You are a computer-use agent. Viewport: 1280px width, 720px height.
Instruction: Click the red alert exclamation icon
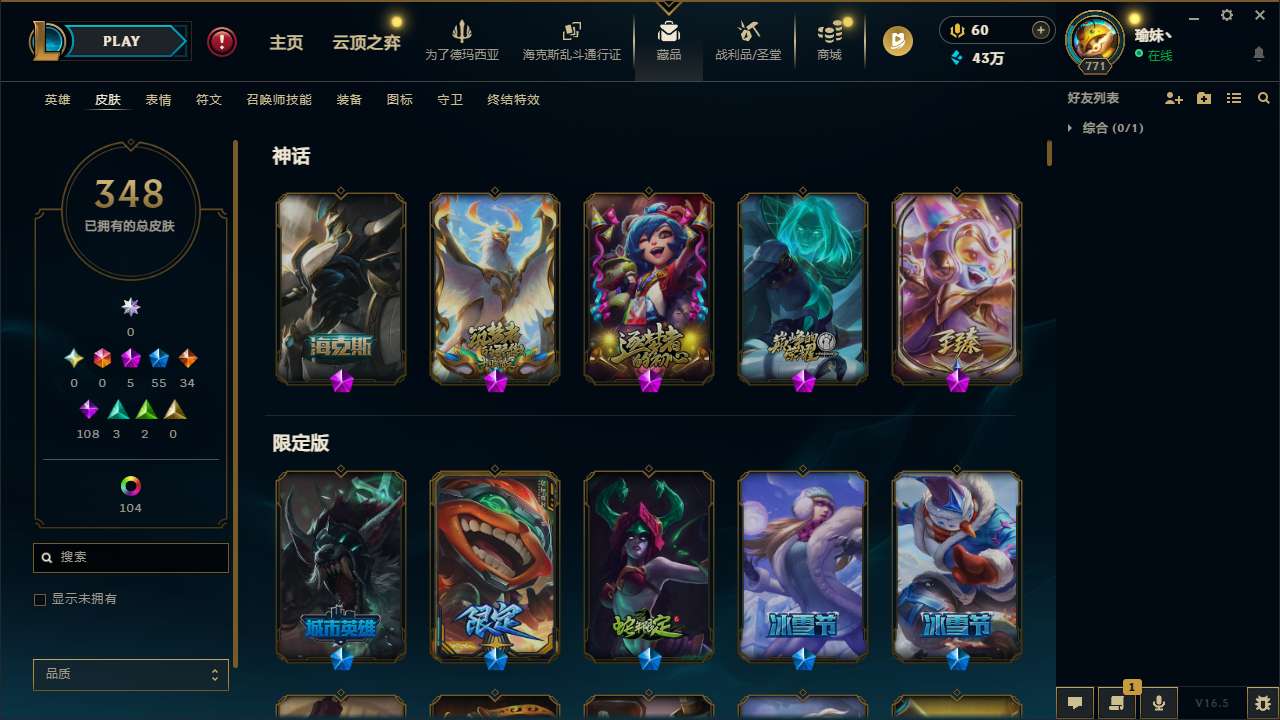(221, 41)
